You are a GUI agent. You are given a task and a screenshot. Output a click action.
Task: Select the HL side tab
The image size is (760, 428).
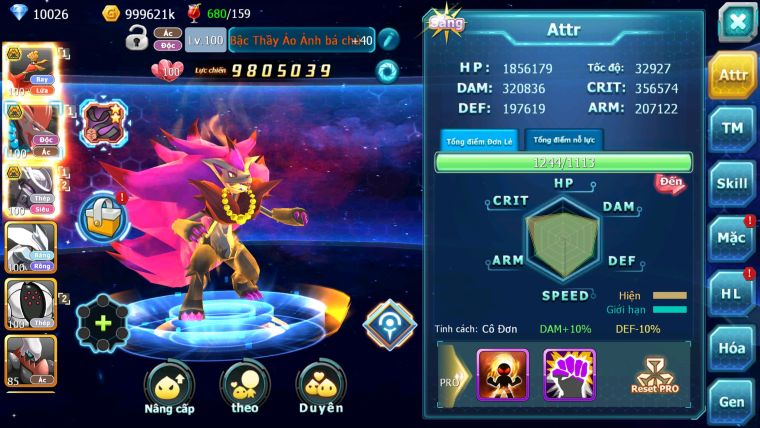(732, 293)
